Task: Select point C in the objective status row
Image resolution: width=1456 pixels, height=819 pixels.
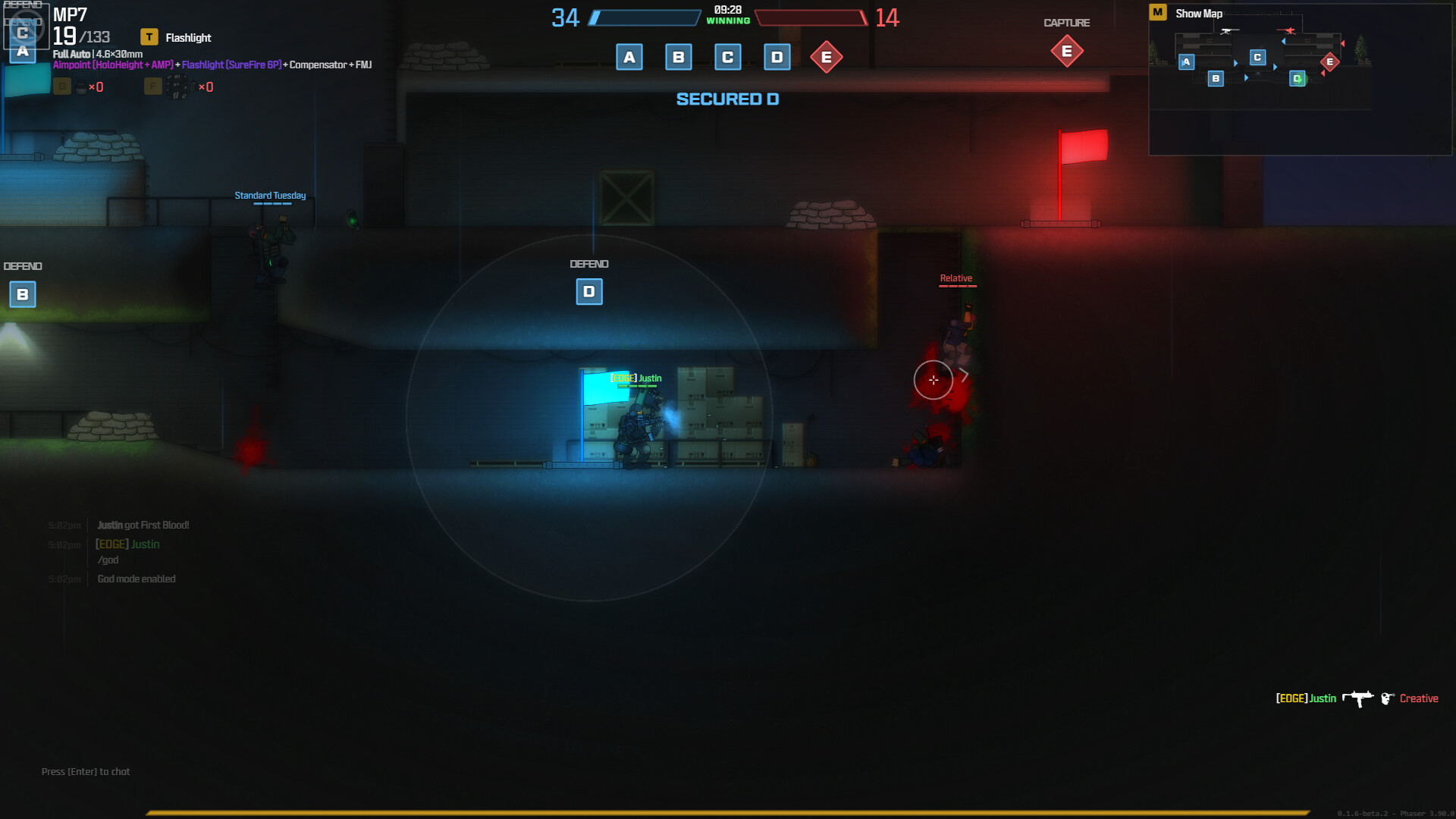Action: click(727, 57)
